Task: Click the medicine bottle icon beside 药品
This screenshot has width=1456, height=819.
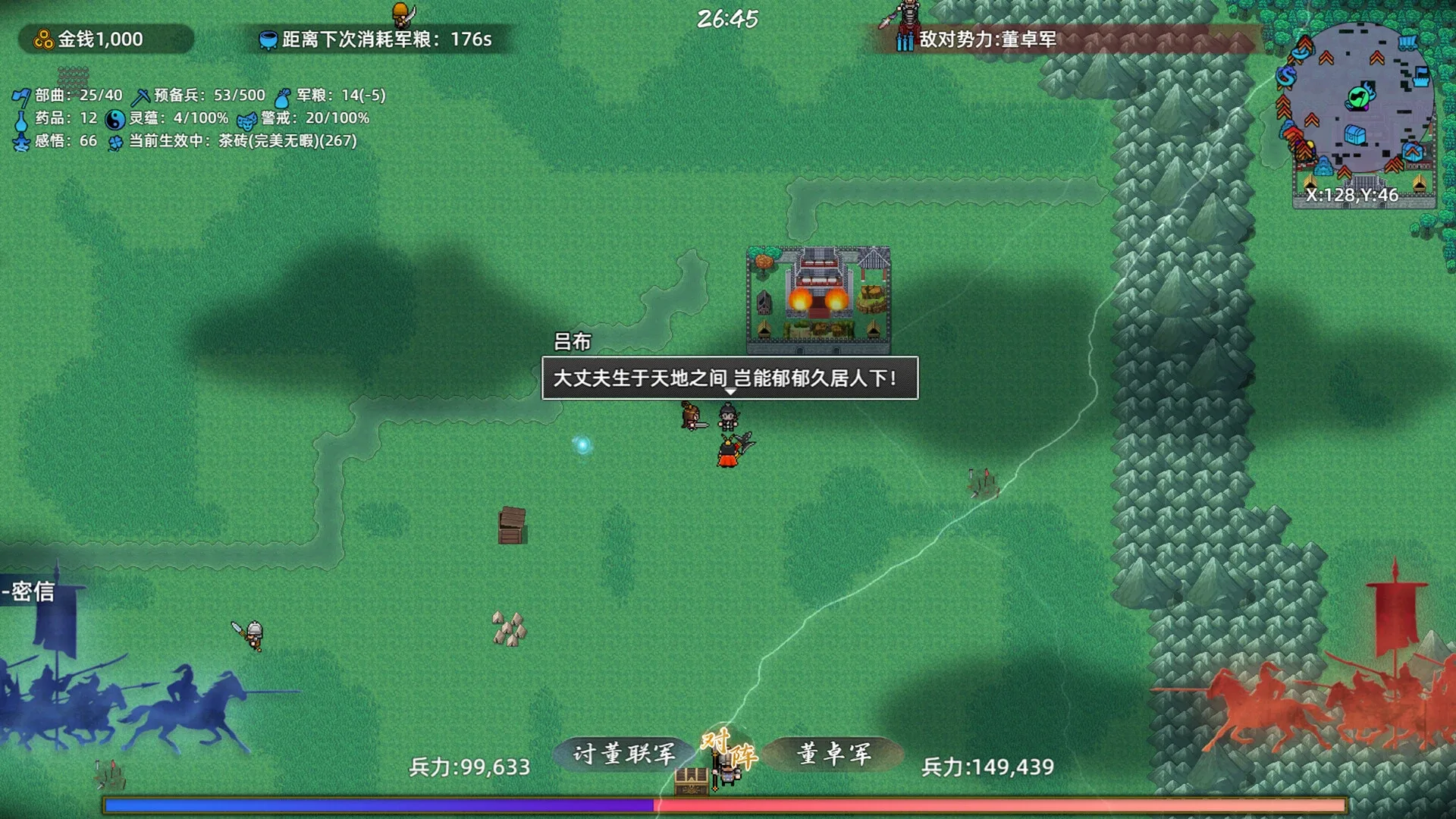Action: click(x=23, y=118)
